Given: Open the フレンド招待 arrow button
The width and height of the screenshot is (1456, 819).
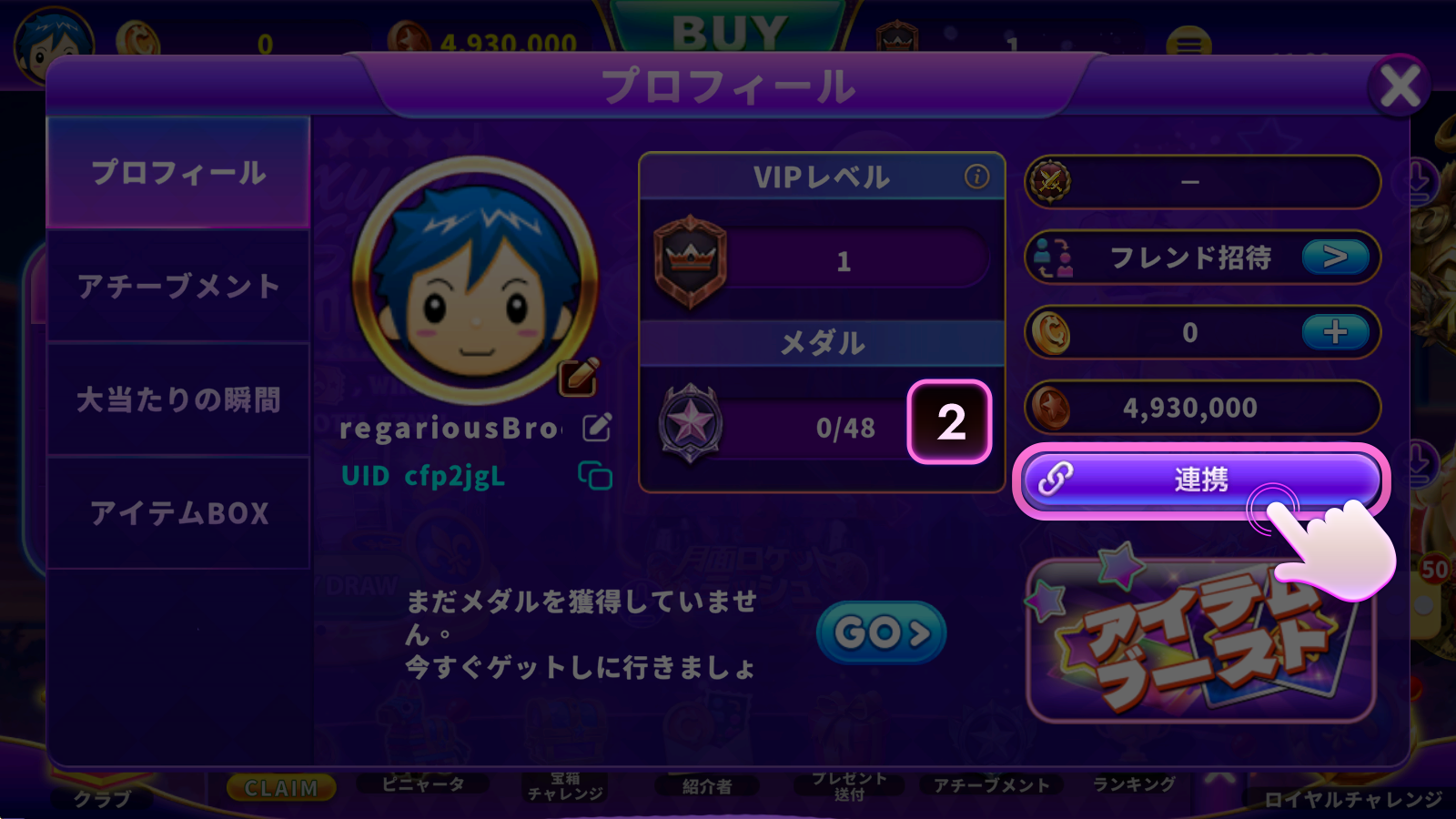Looking at the screenshot, I should (1335, 258).
